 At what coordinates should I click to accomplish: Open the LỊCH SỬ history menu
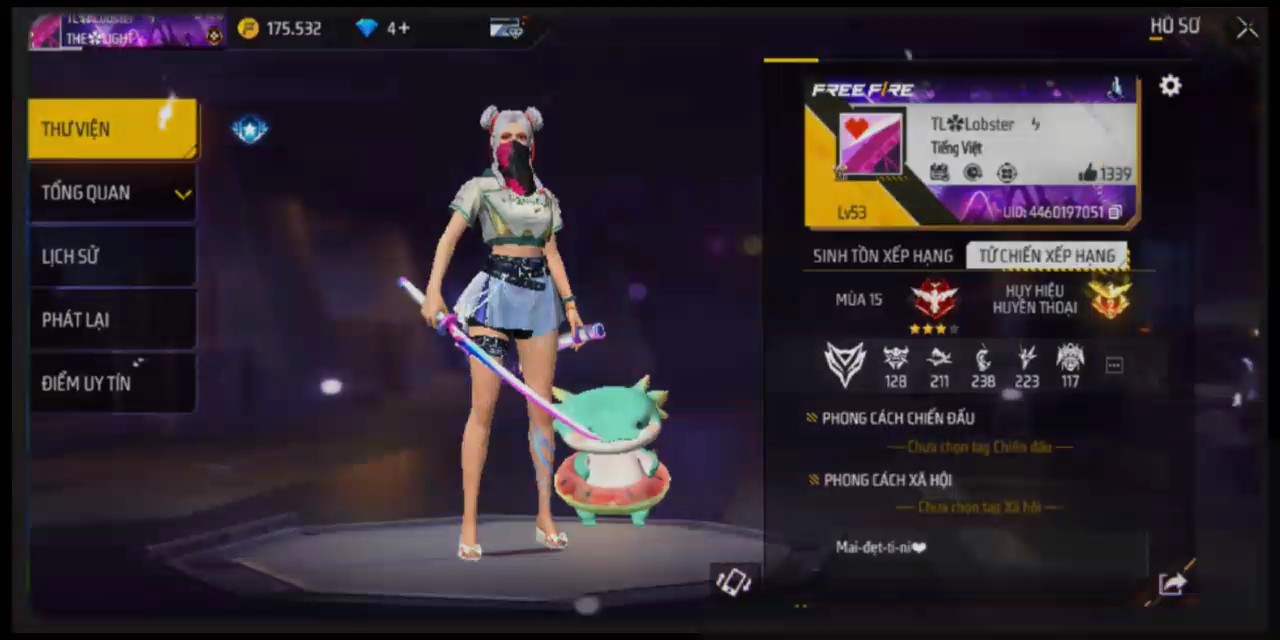pyautogui.click(x=112, y=257)
